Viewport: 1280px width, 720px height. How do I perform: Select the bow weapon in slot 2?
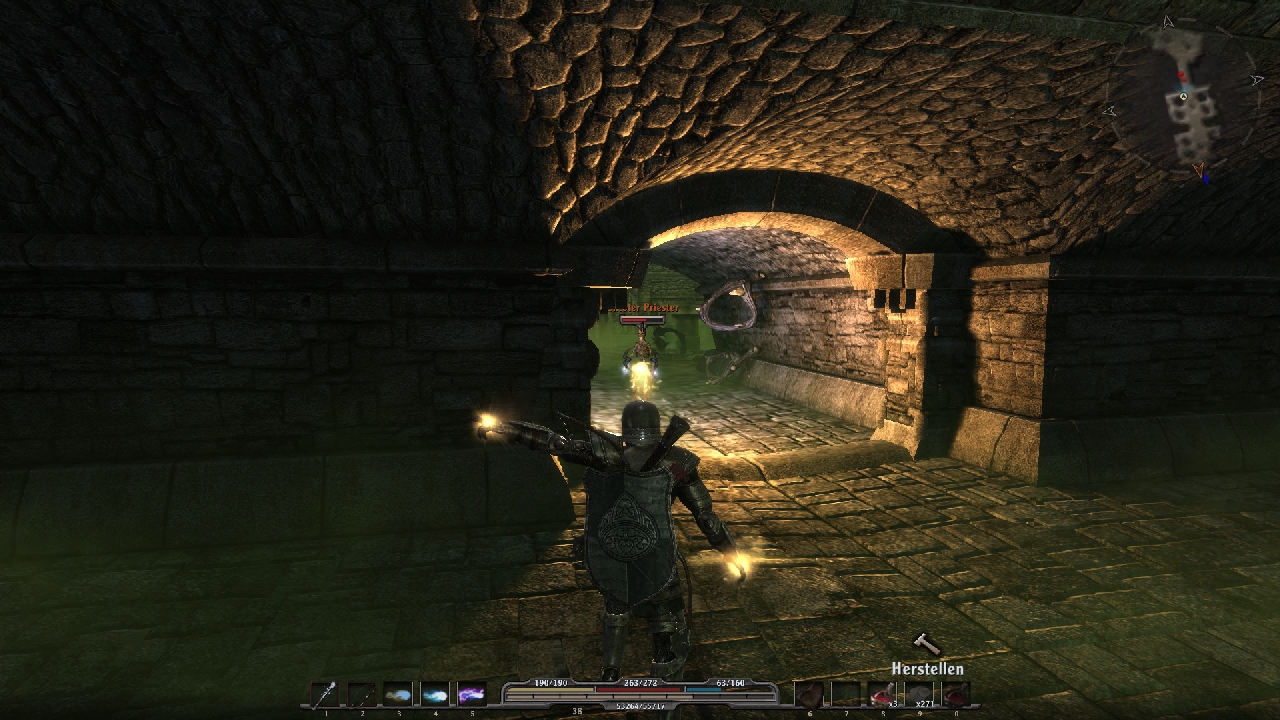pyautogui.click(x=361, y=694)
